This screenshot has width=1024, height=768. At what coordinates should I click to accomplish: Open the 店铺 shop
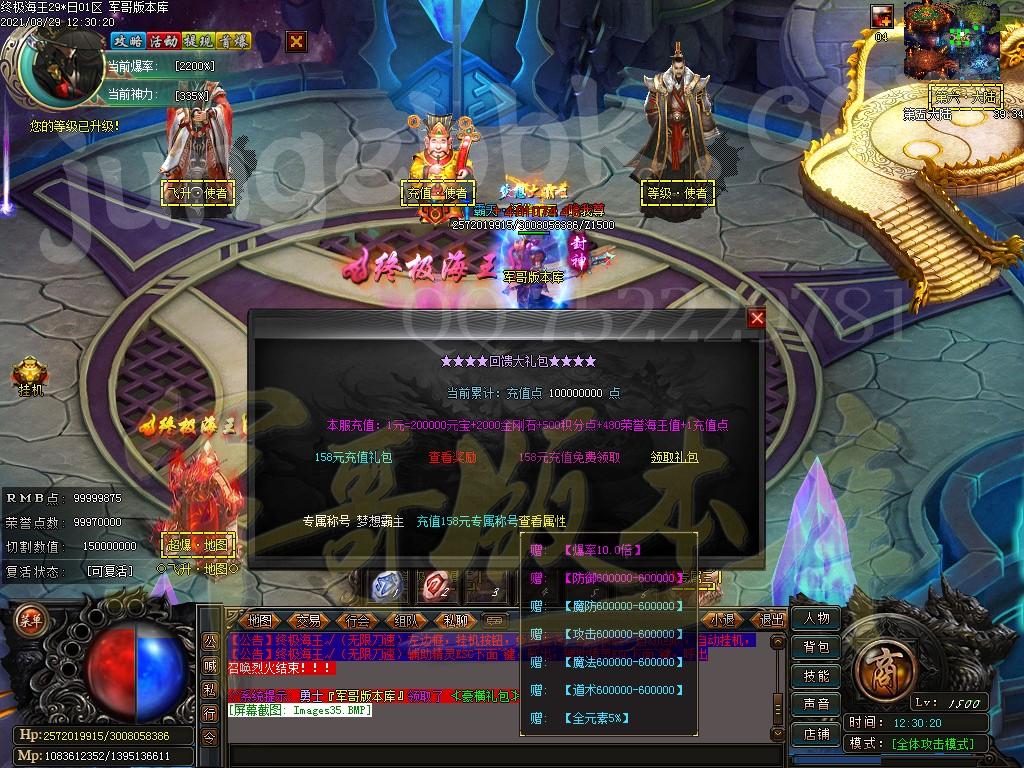(x=816, y=733)
